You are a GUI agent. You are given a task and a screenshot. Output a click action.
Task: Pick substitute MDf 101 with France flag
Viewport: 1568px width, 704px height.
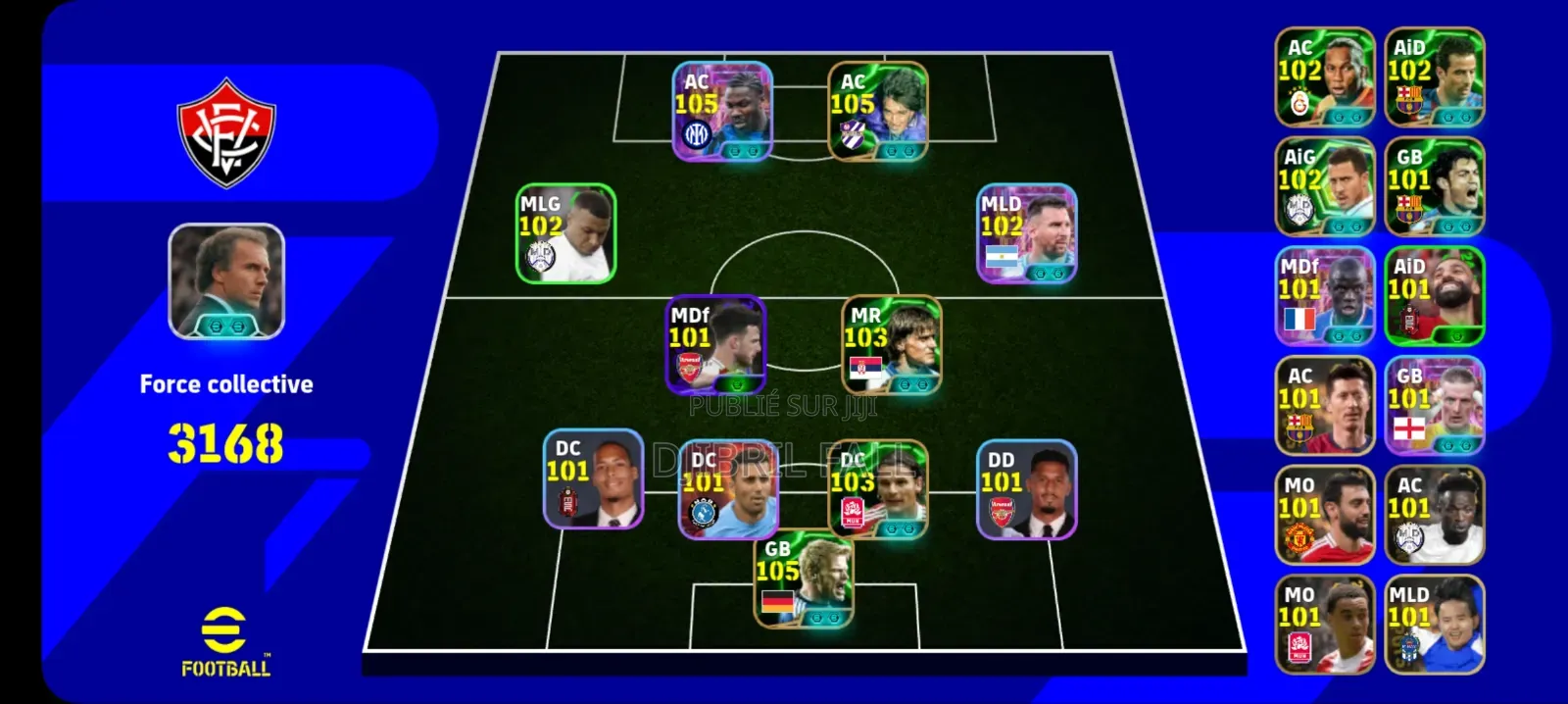pos(1324,296)
